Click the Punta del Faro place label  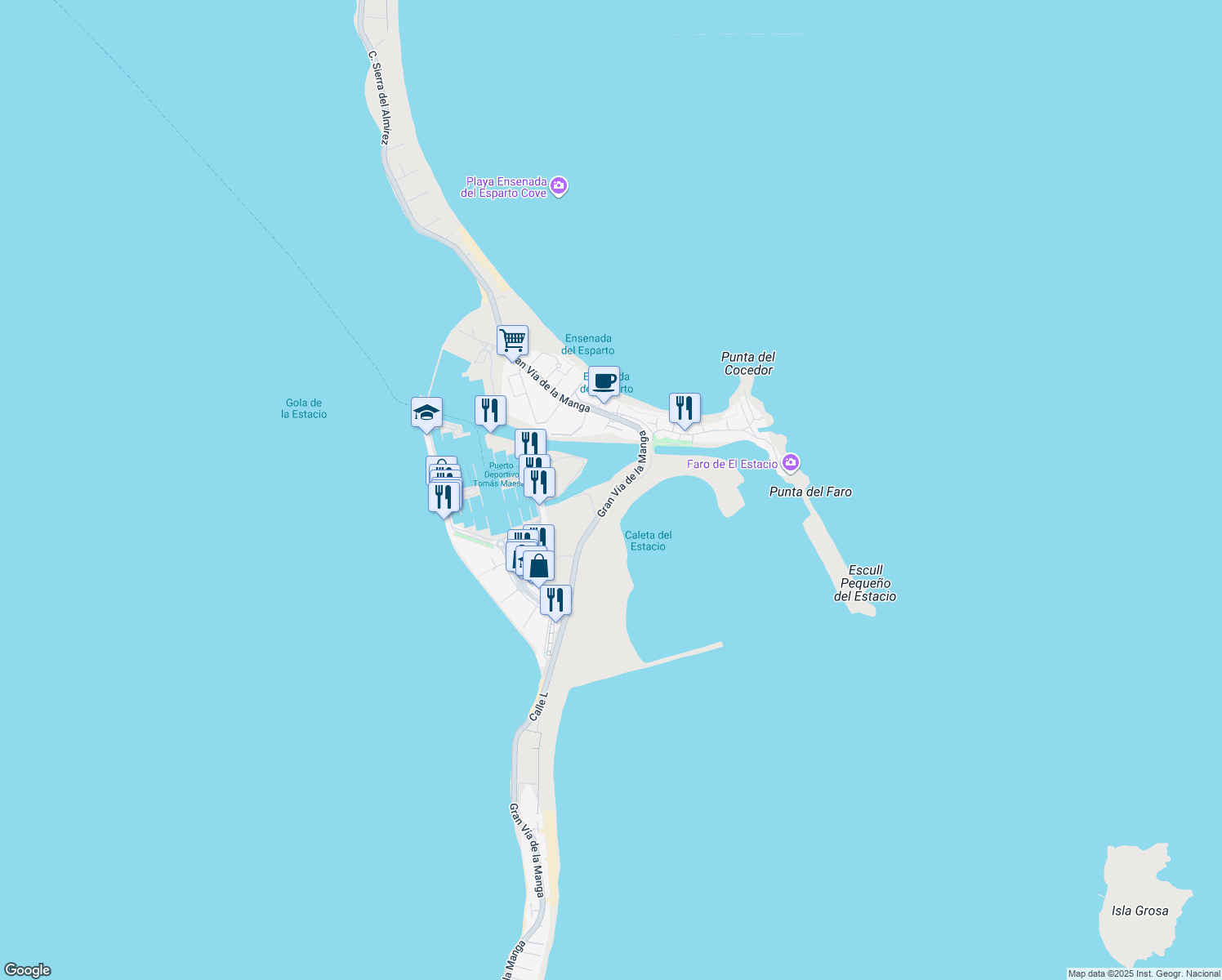click(811, 492)
